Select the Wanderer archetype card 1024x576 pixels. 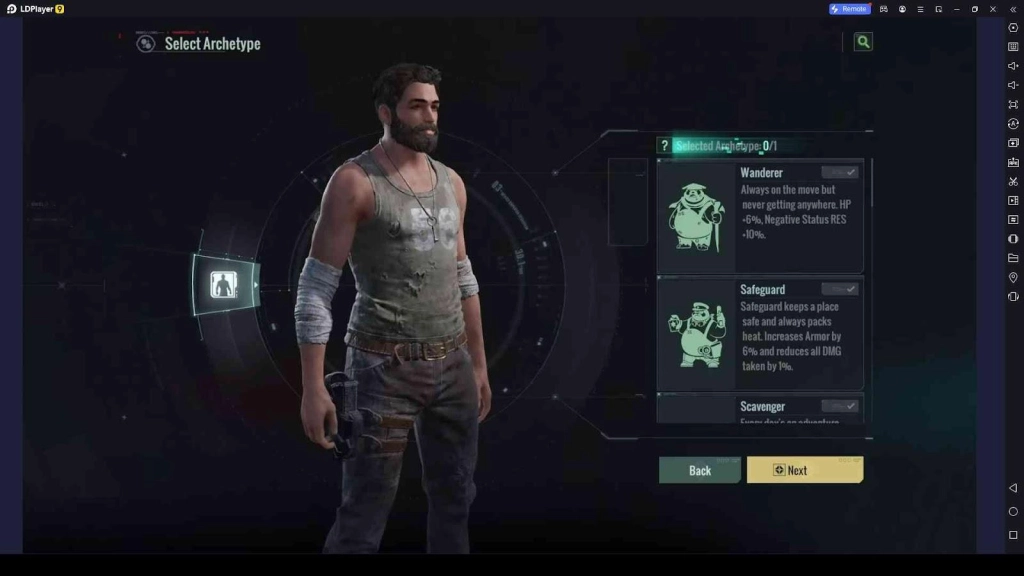click(x=760, y=216)
